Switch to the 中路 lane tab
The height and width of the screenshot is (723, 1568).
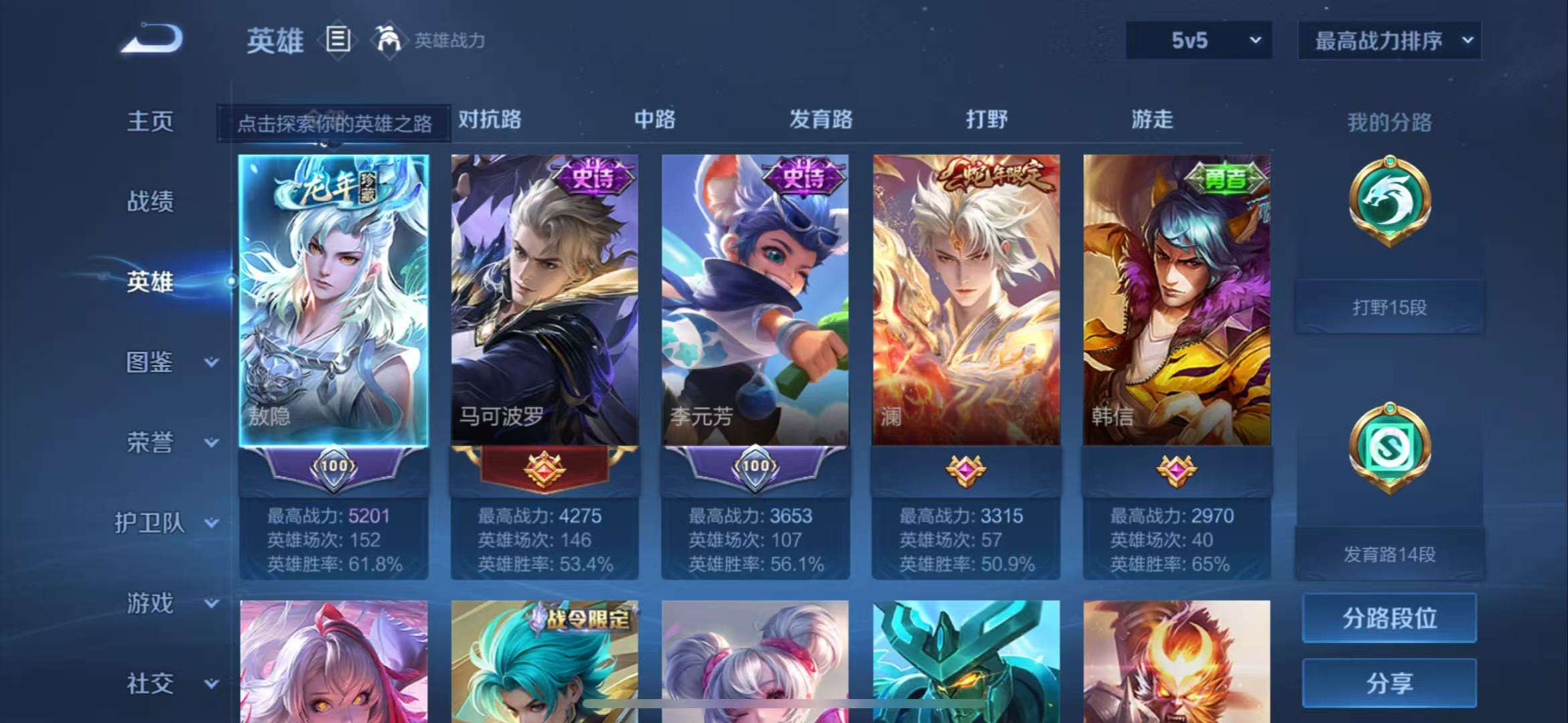pyautogui.click(x=655, y=120)
